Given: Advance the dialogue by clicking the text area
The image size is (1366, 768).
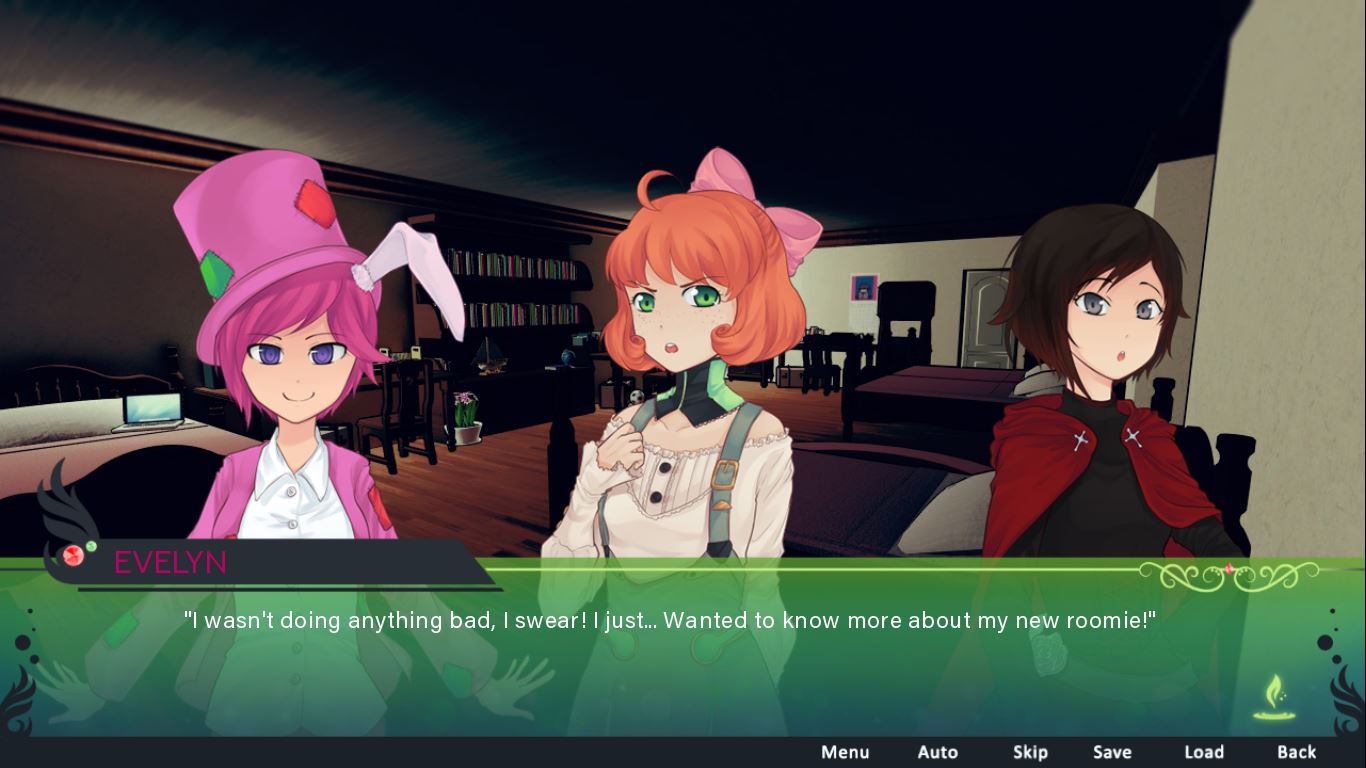Looking at the screenshot, I should 670,621.
